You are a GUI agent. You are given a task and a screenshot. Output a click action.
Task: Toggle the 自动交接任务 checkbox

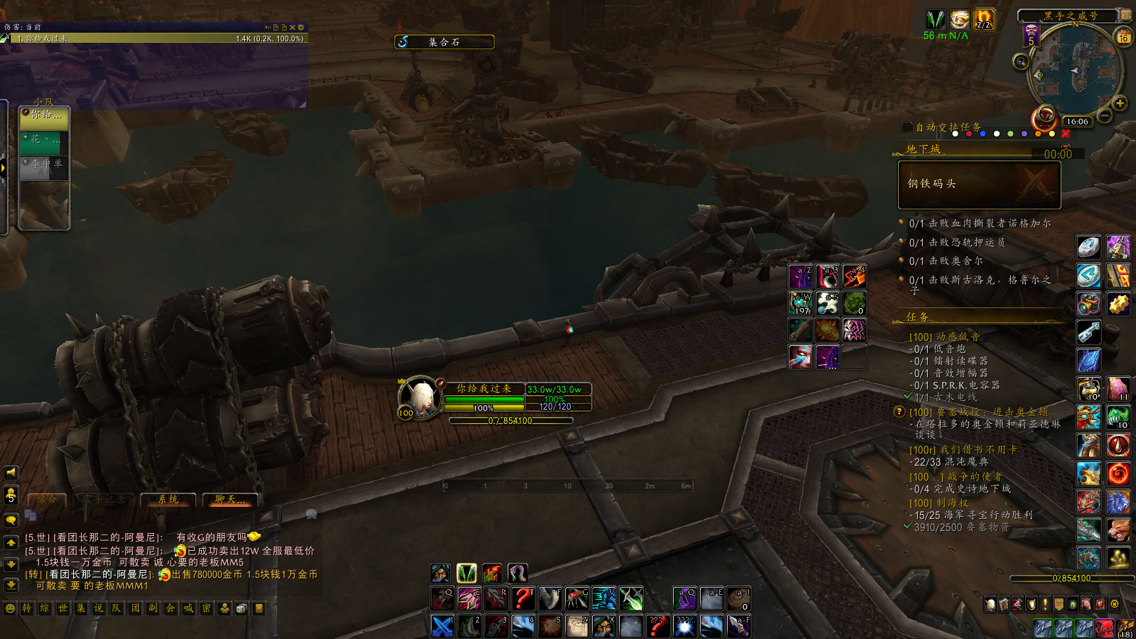click(x=907, y=128)
